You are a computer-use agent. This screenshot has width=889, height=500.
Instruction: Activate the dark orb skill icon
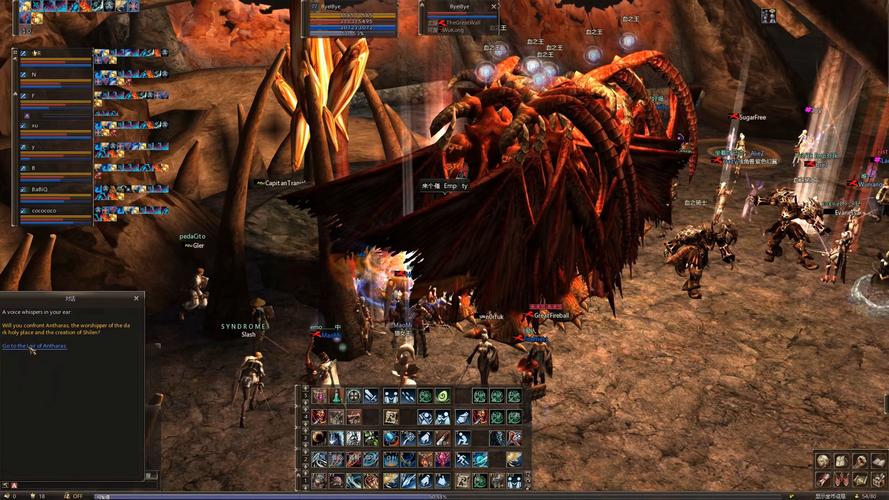317,436
